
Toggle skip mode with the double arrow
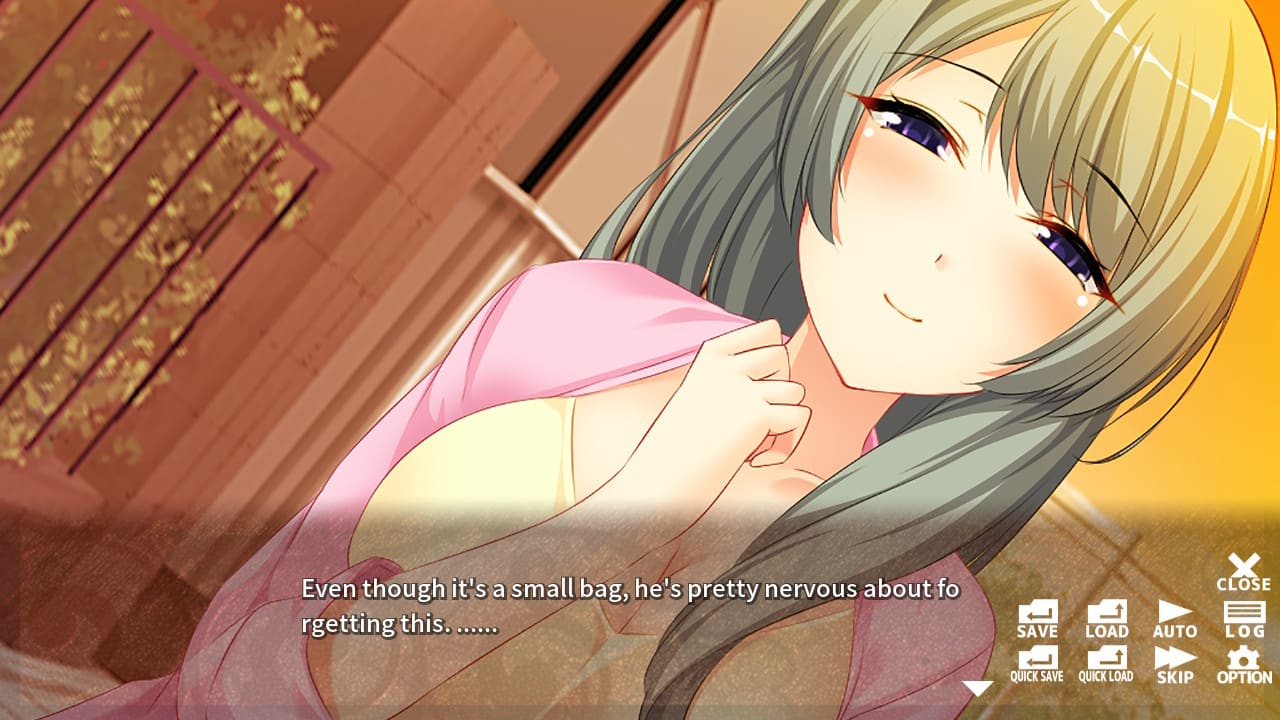[x=1175, y=665]
